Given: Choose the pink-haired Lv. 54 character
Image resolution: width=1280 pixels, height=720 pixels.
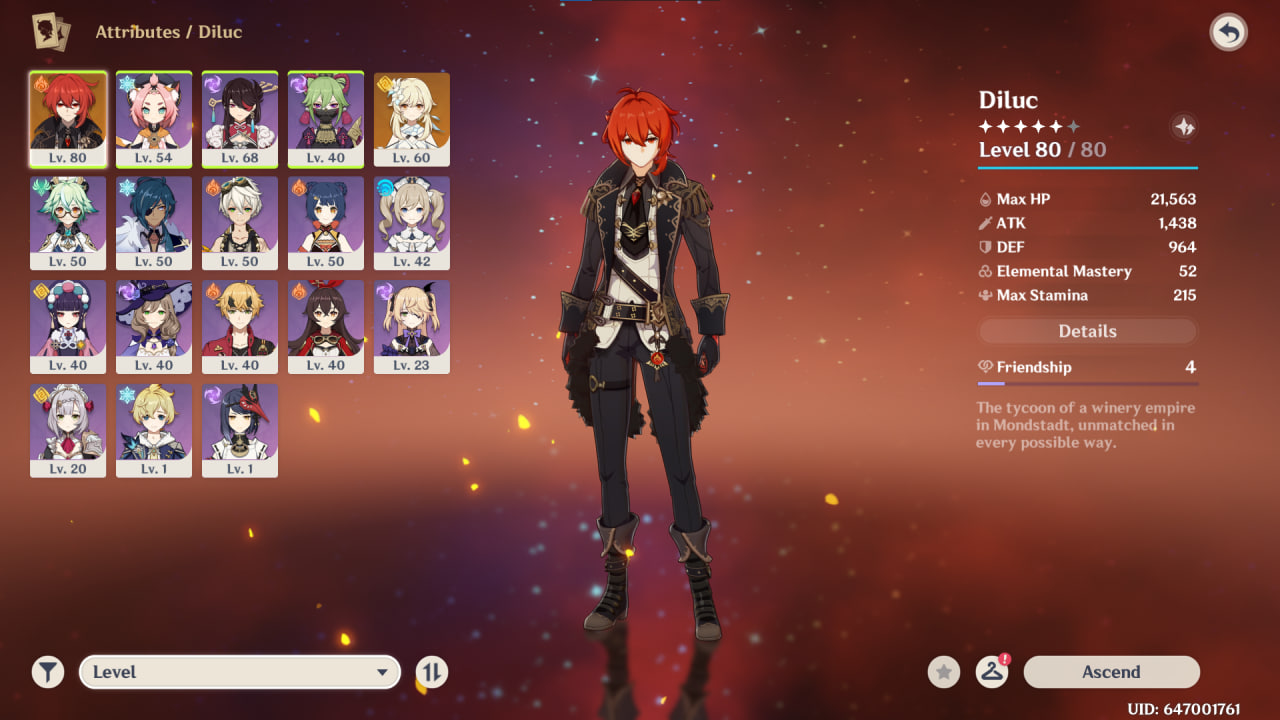Looking at the screenshot, I should (154, 119).
